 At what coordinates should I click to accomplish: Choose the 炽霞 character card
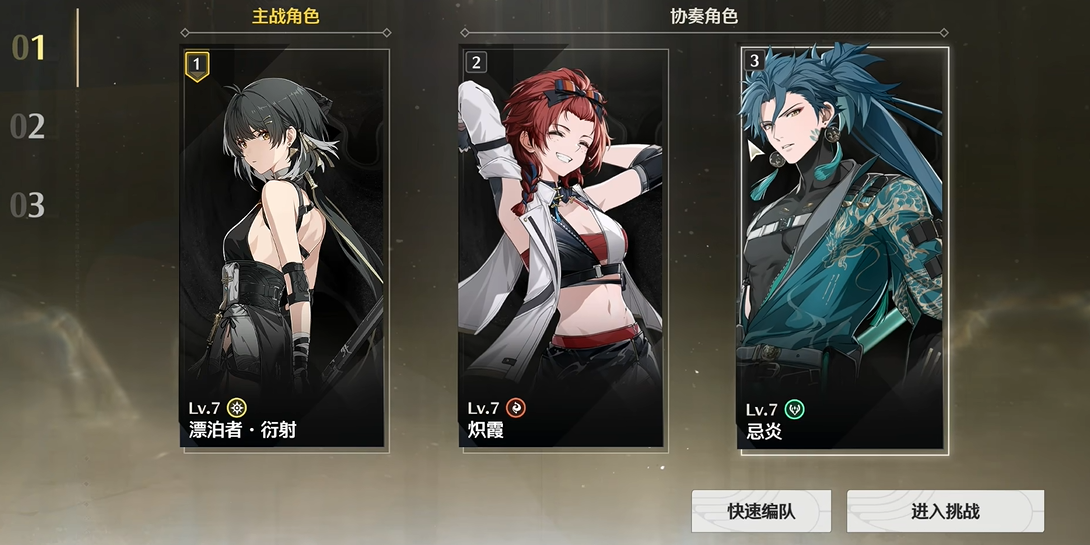[x=563, y=247]
